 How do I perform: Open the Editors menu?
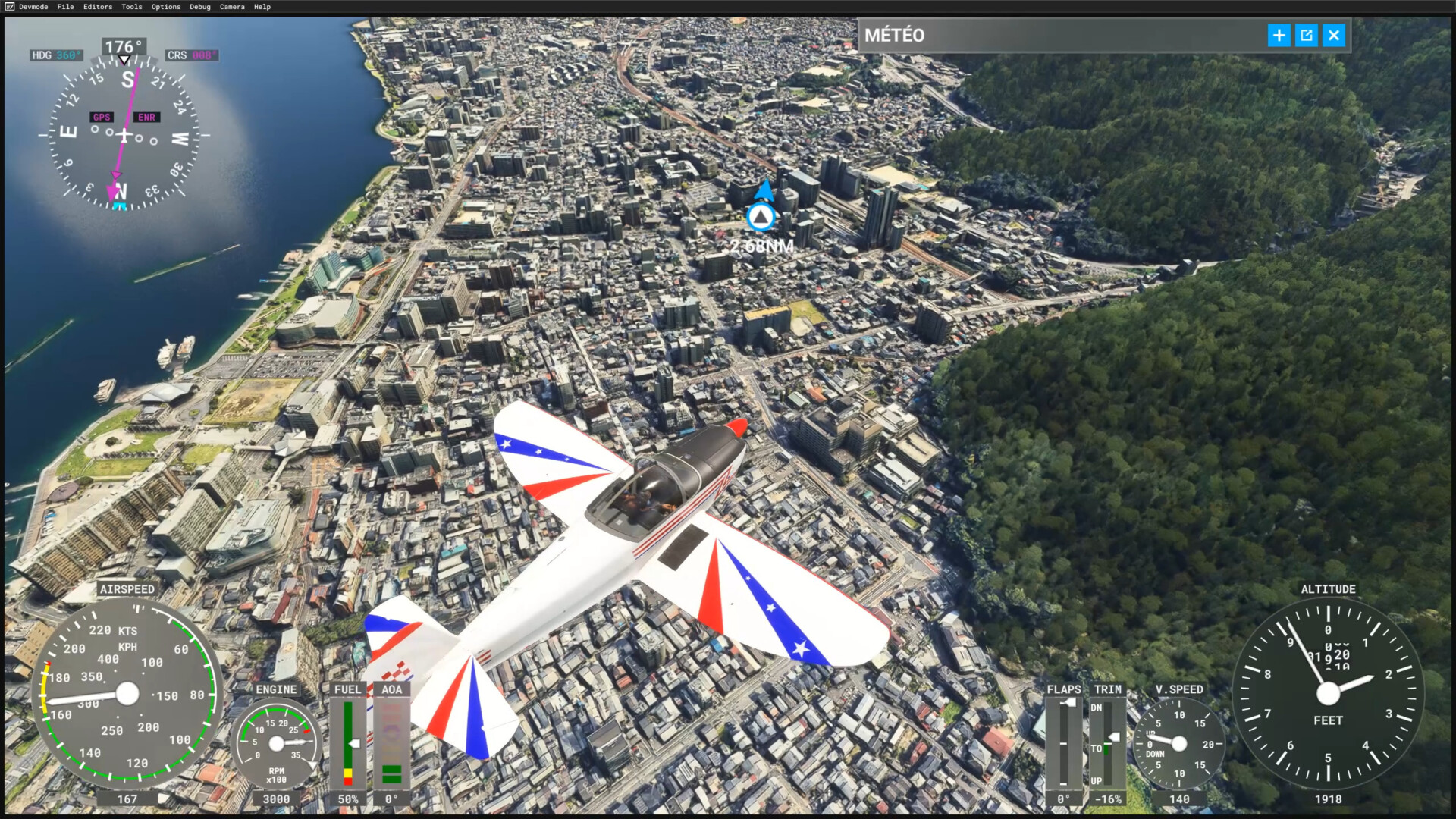click(98, 7)
